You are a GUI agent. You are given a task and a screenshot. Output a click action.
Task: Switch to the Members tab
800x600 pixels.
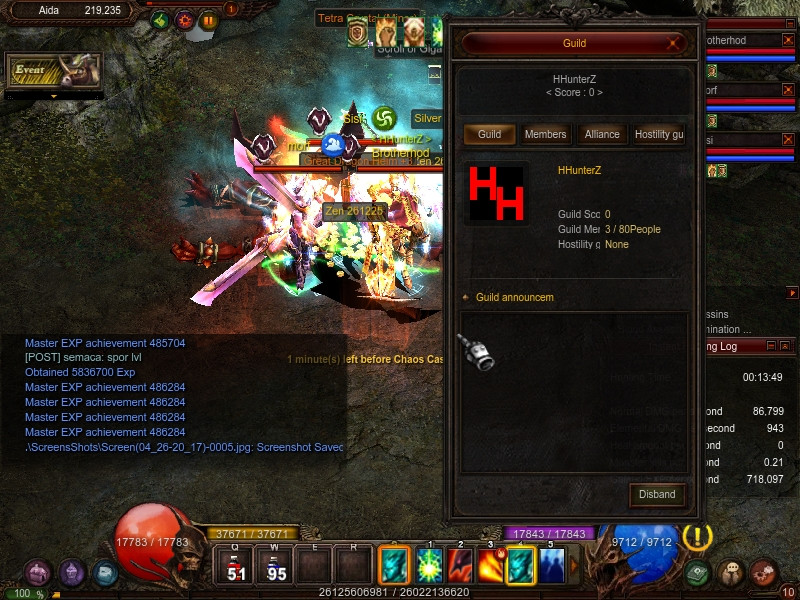pyautogui.click(x=545, y=135)
